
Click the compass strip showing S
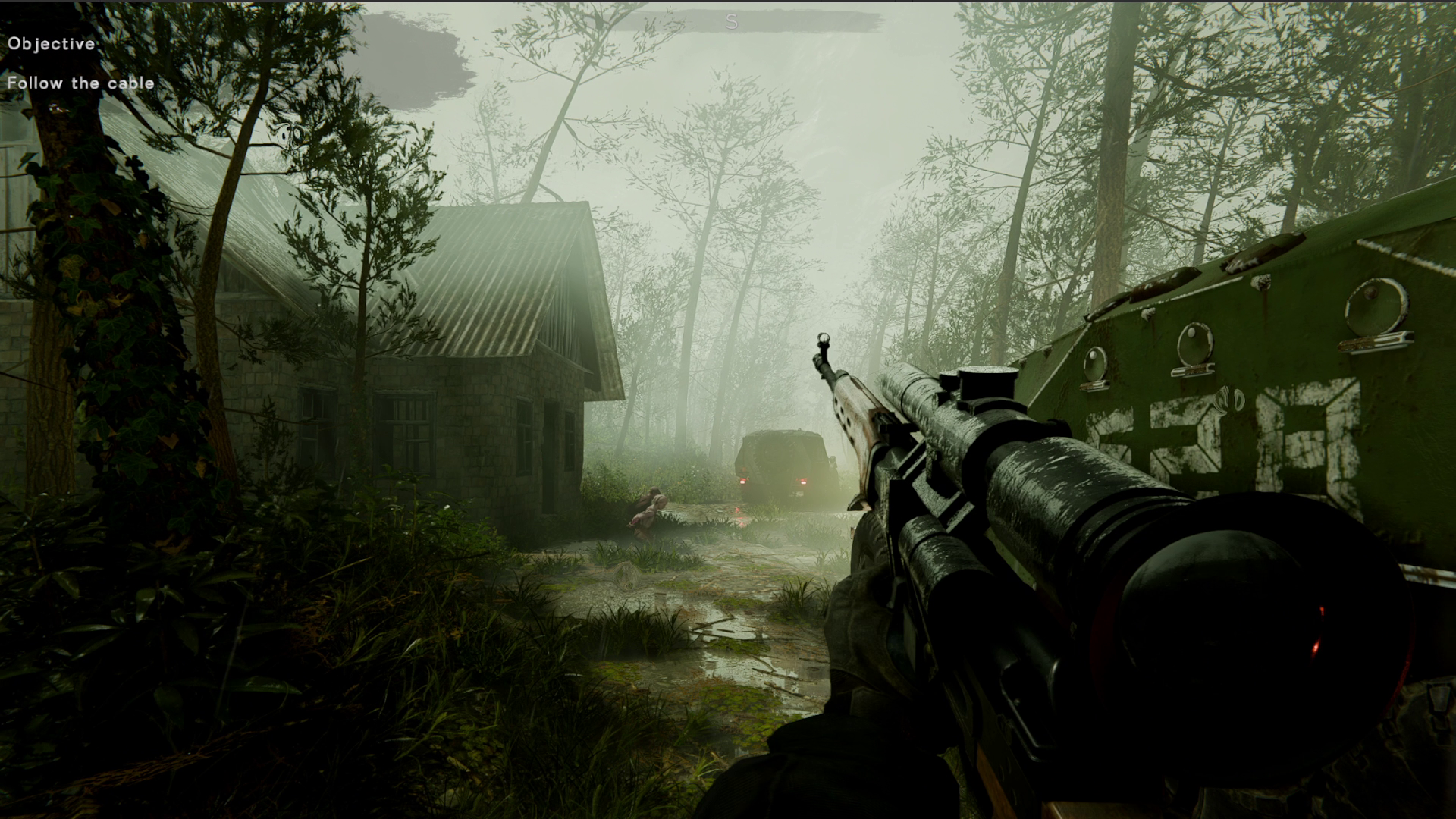[x=731, y=23]
